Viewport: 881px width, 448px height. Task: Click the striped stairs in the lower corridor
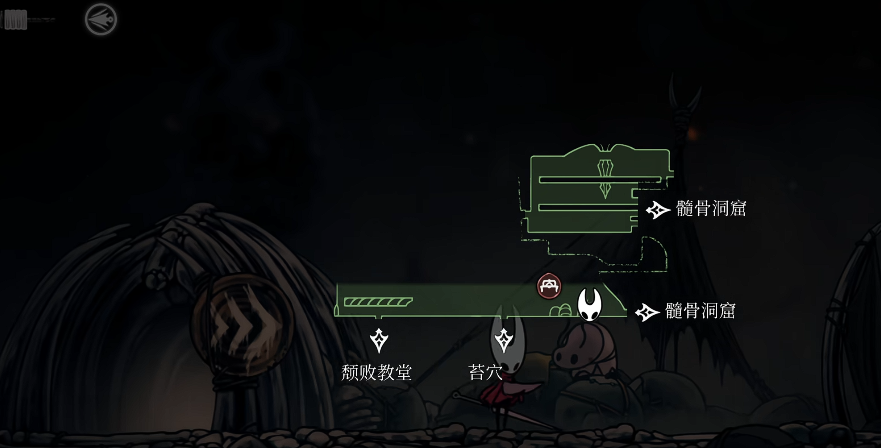coord(378,301)
